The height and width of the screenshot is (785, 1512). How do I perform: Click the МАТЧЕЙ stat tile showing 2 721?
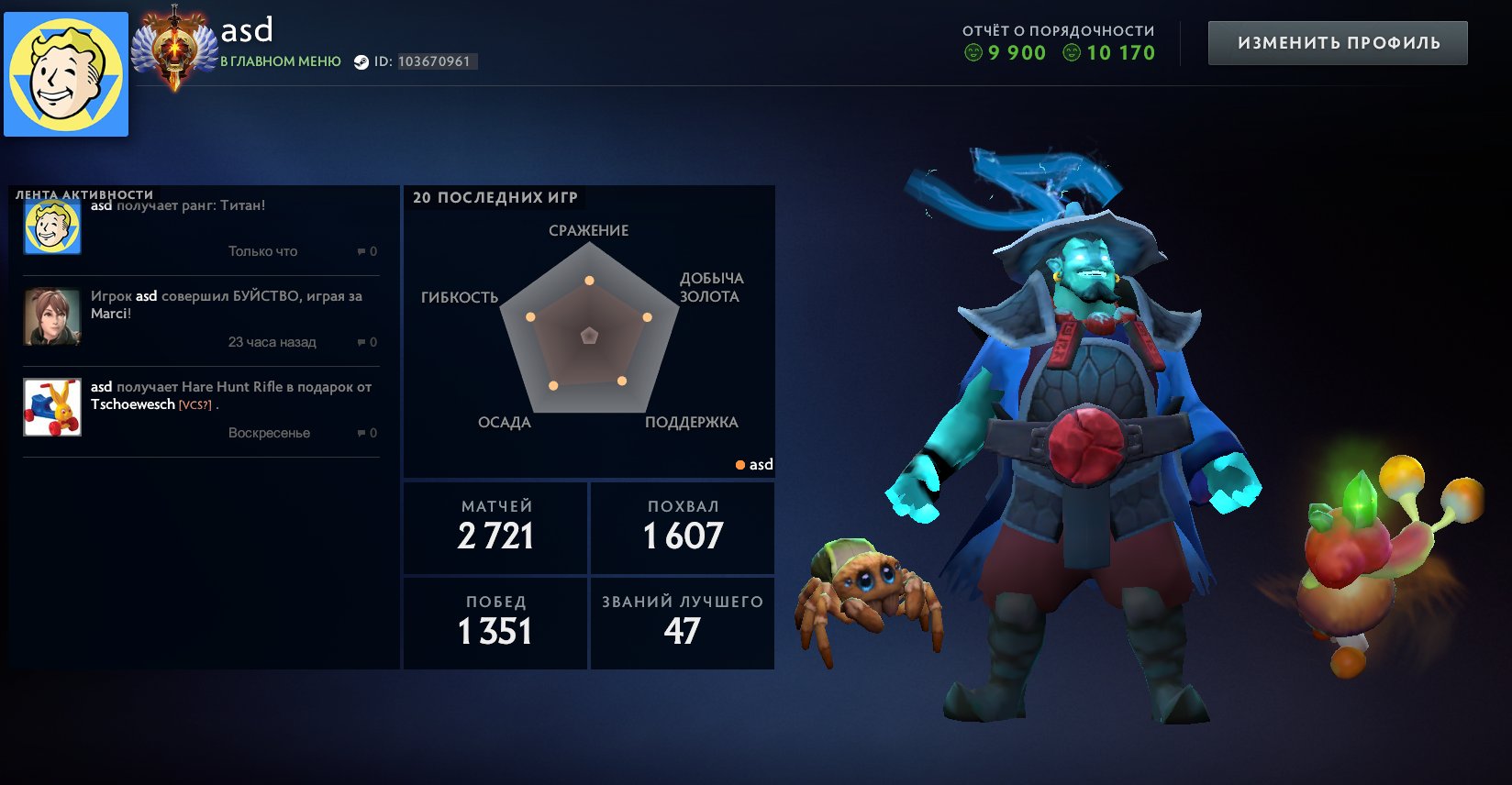coord(495,527)
